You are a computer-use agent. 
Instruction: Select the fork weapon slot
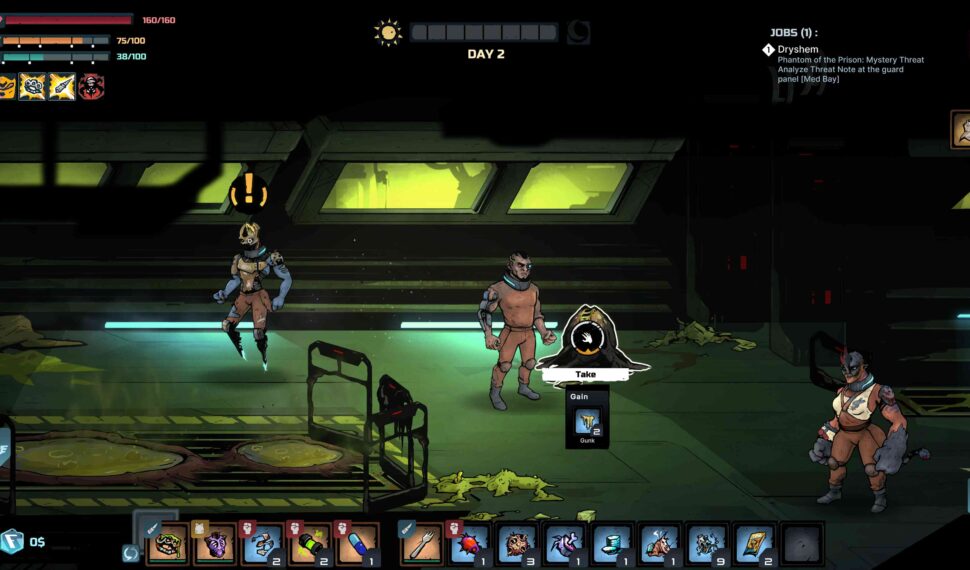pos(421,544)
